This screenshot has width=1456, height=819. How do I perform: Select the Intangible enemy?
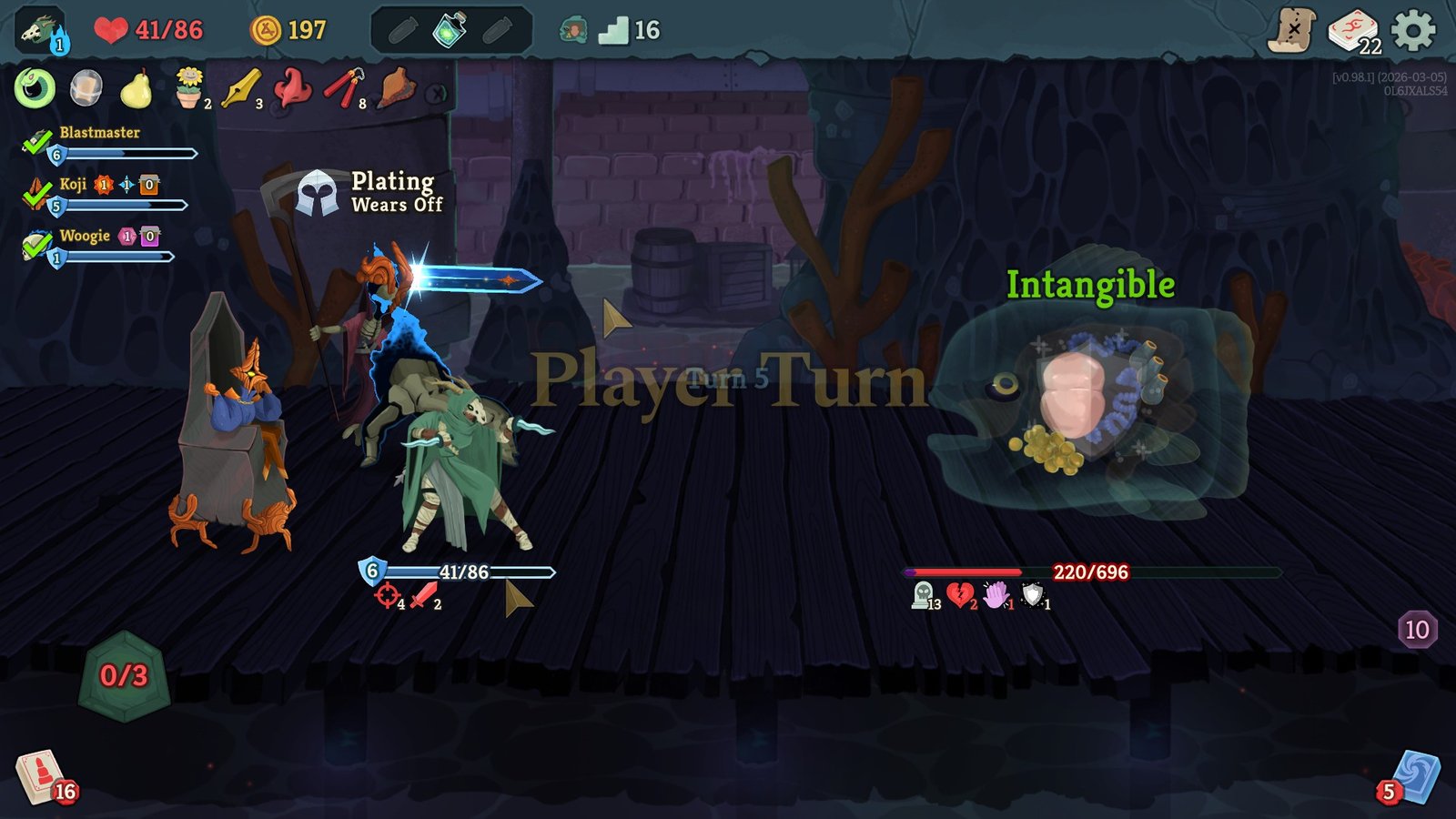[1083, 400]
